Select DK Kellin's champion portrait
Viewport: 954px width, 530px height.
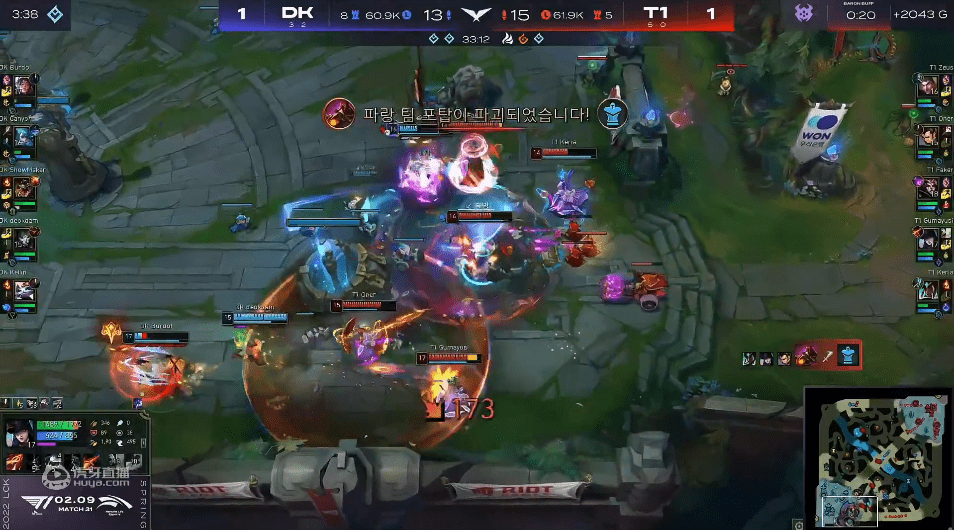[24, 290]
